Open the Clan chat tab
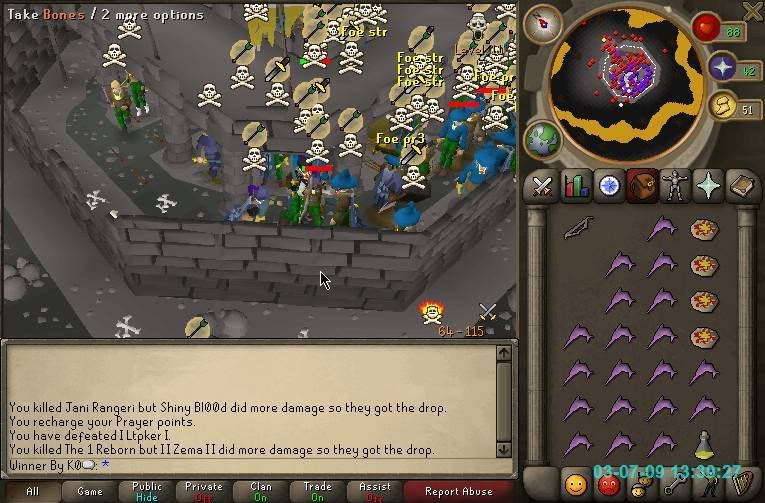 coord(262,491)
